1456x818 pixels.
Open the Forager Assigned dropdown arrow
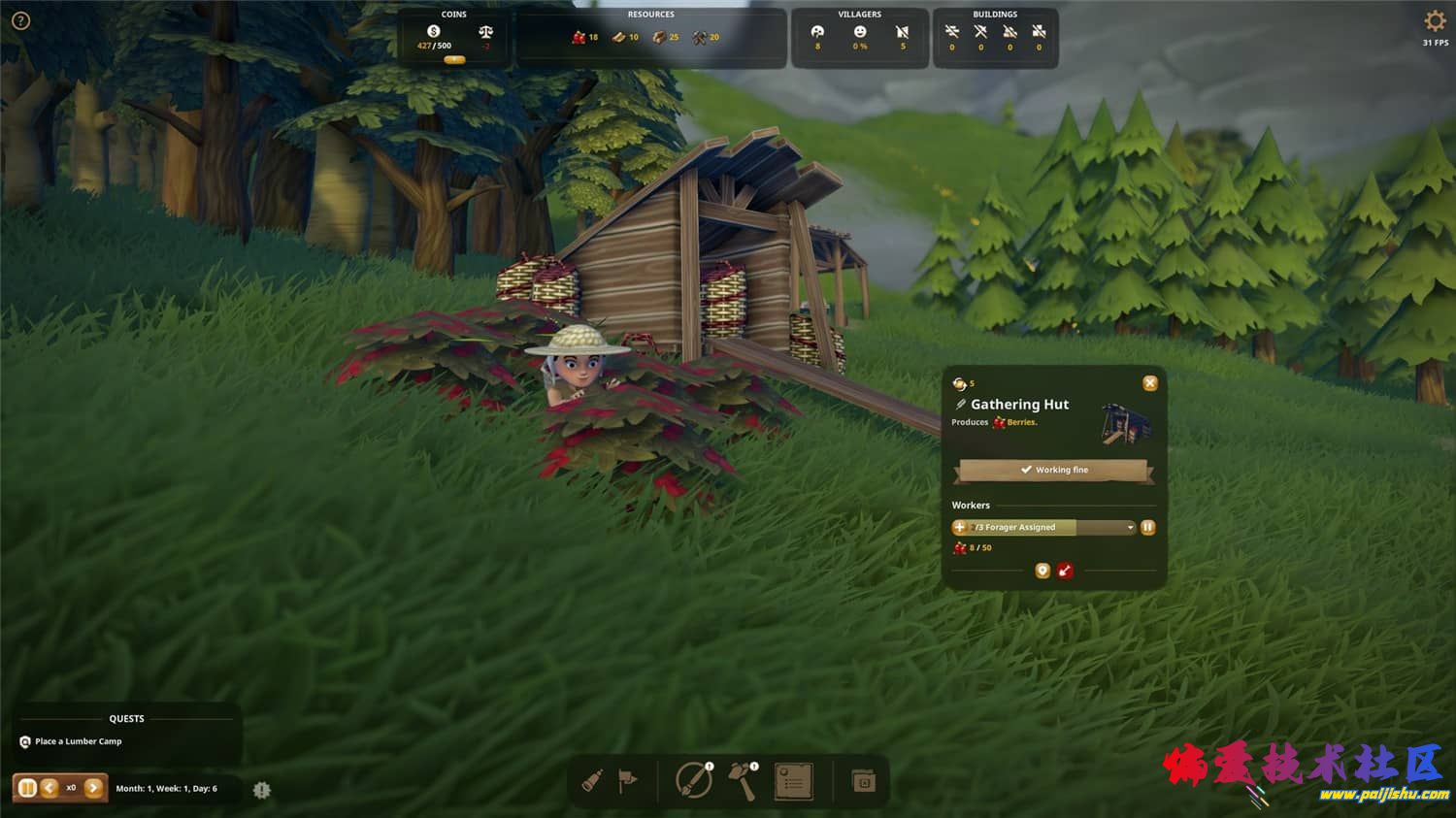(x=1130, y=528)
